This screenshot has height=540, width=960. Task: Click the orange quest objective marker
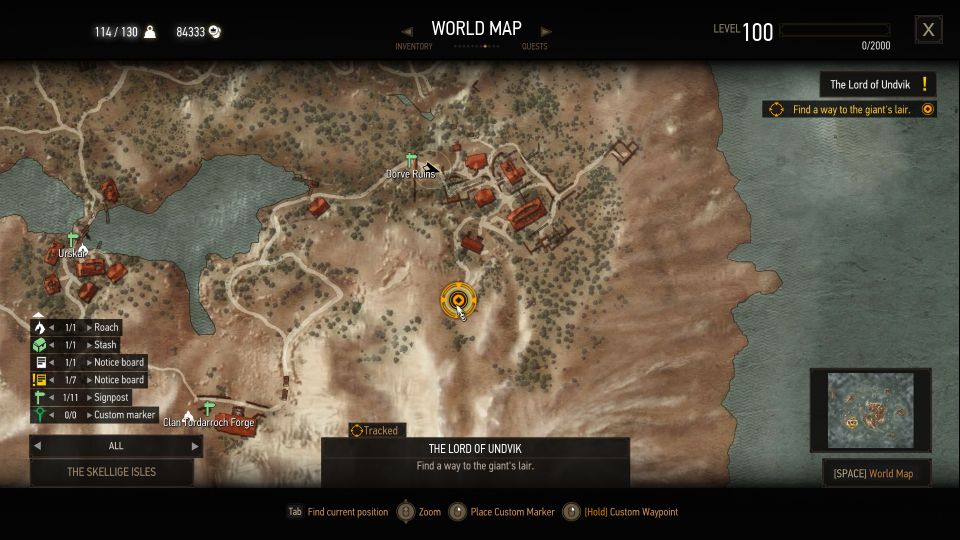pos(458,298)
